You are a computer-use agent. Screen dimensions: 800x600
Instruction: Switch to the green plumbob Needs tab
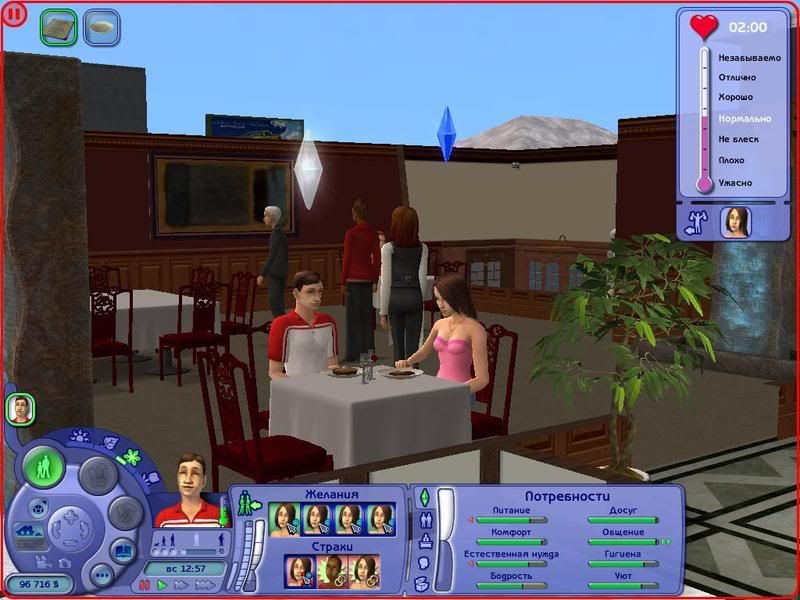click(423, 498)
